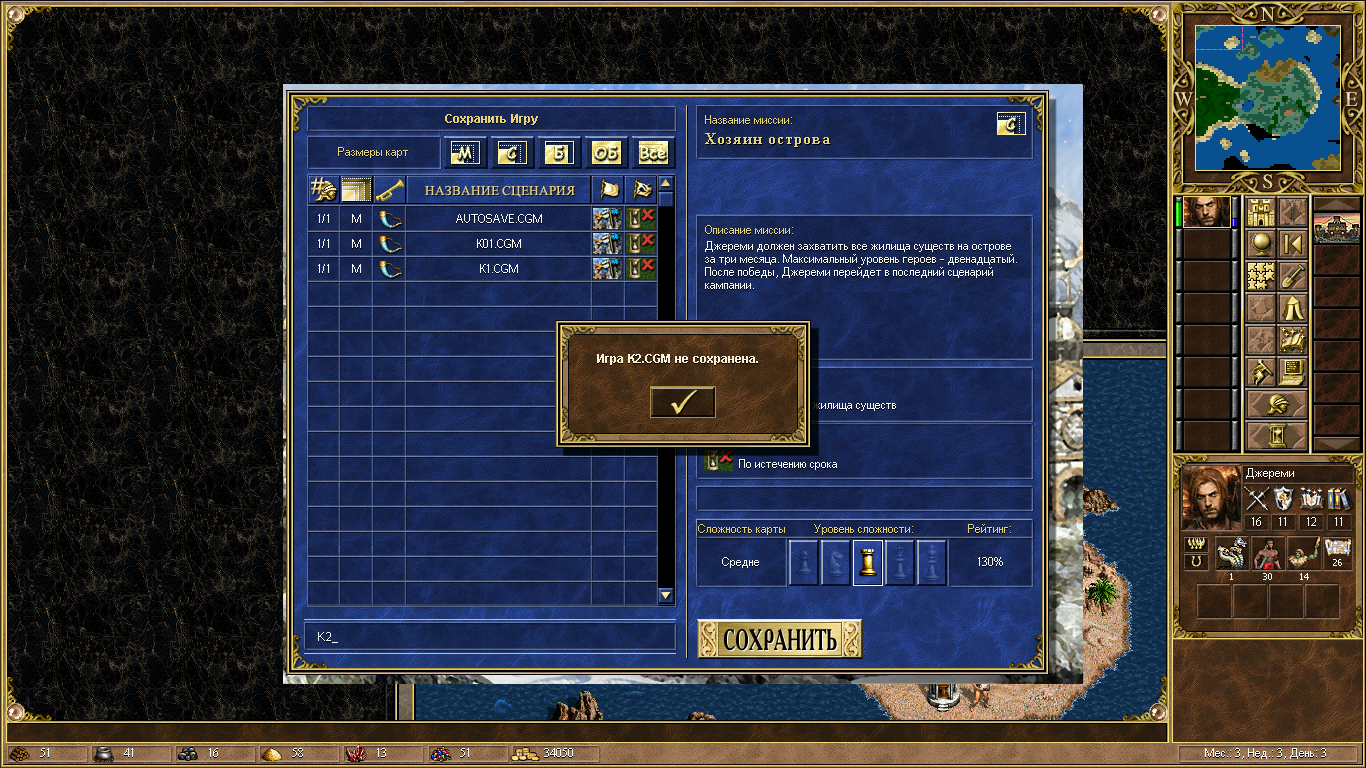Confirm the 'game not saved' message checkmark
Viewport: 1366px width, 768px height.
(x=682, y=402)
